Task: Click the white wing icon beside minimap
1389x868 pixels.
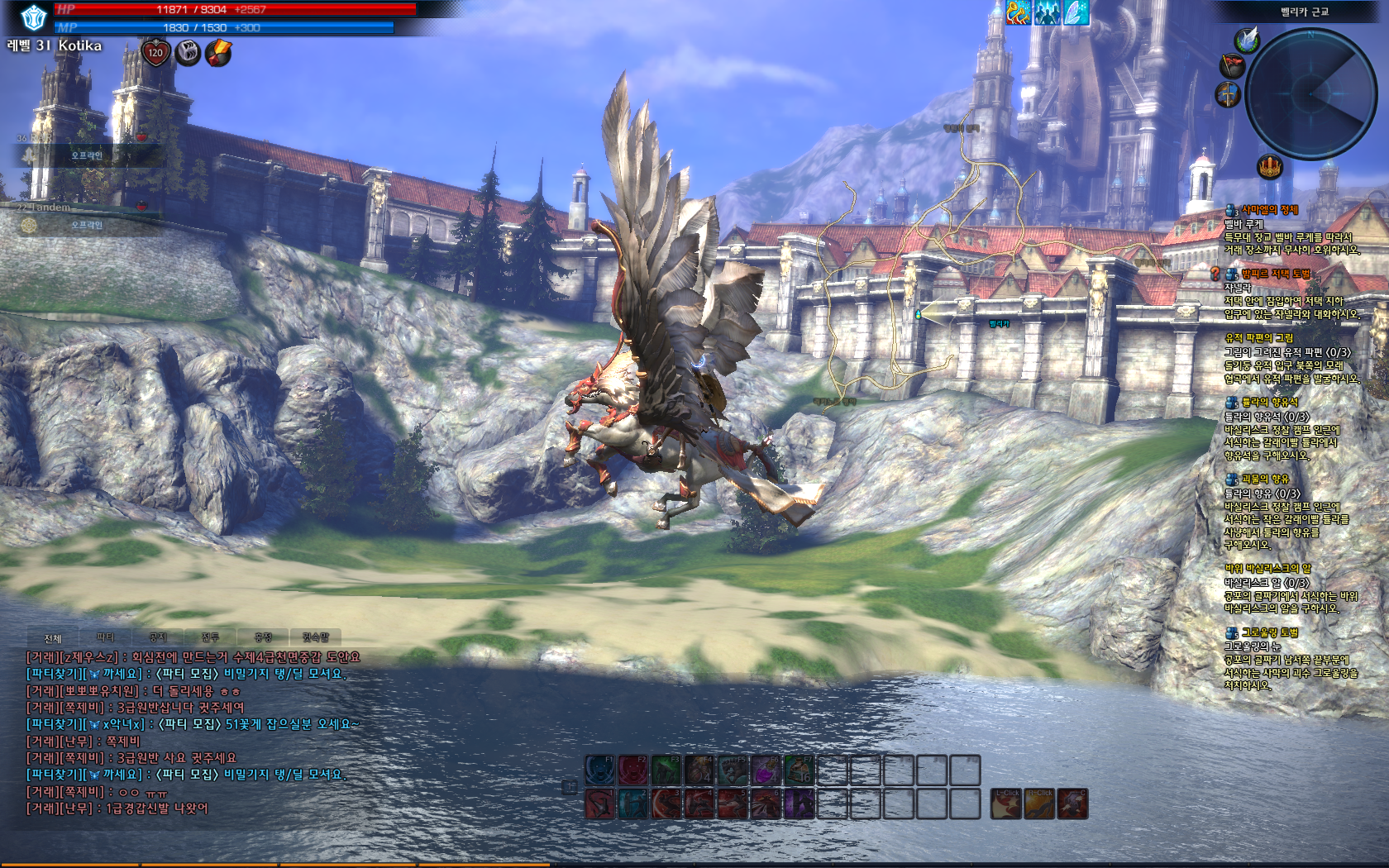Action: (x=1246, y=40)
